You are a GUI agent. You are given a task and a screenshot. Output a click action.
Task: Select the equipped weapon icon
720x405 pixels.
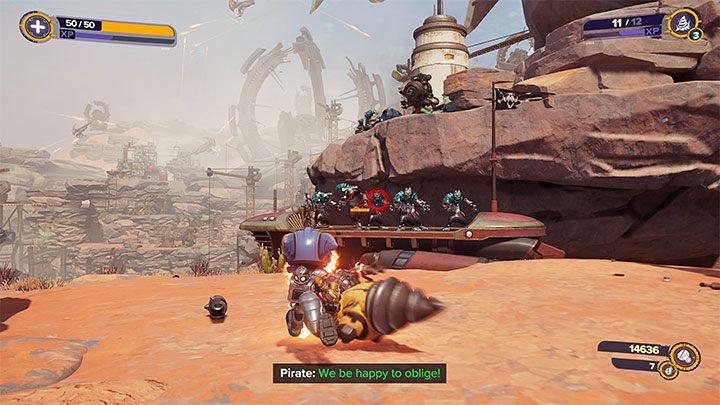[684, 24]
